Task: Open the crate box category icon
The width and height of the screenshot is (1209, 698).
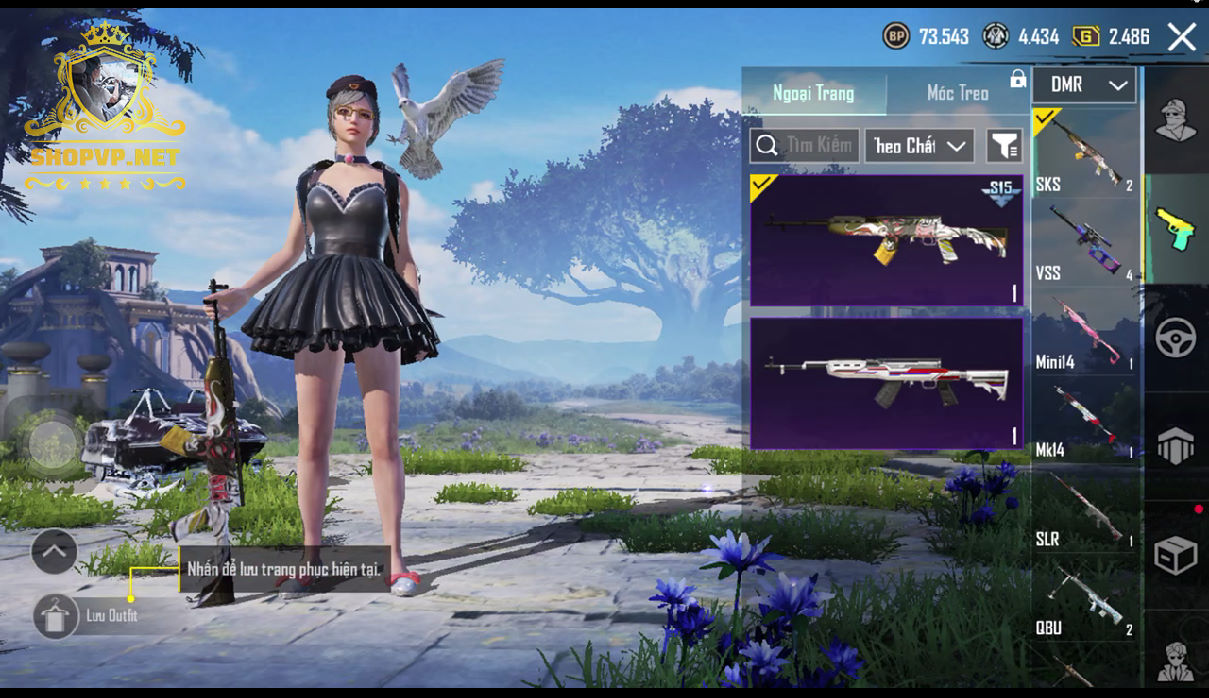Action: pos(1176,556)
